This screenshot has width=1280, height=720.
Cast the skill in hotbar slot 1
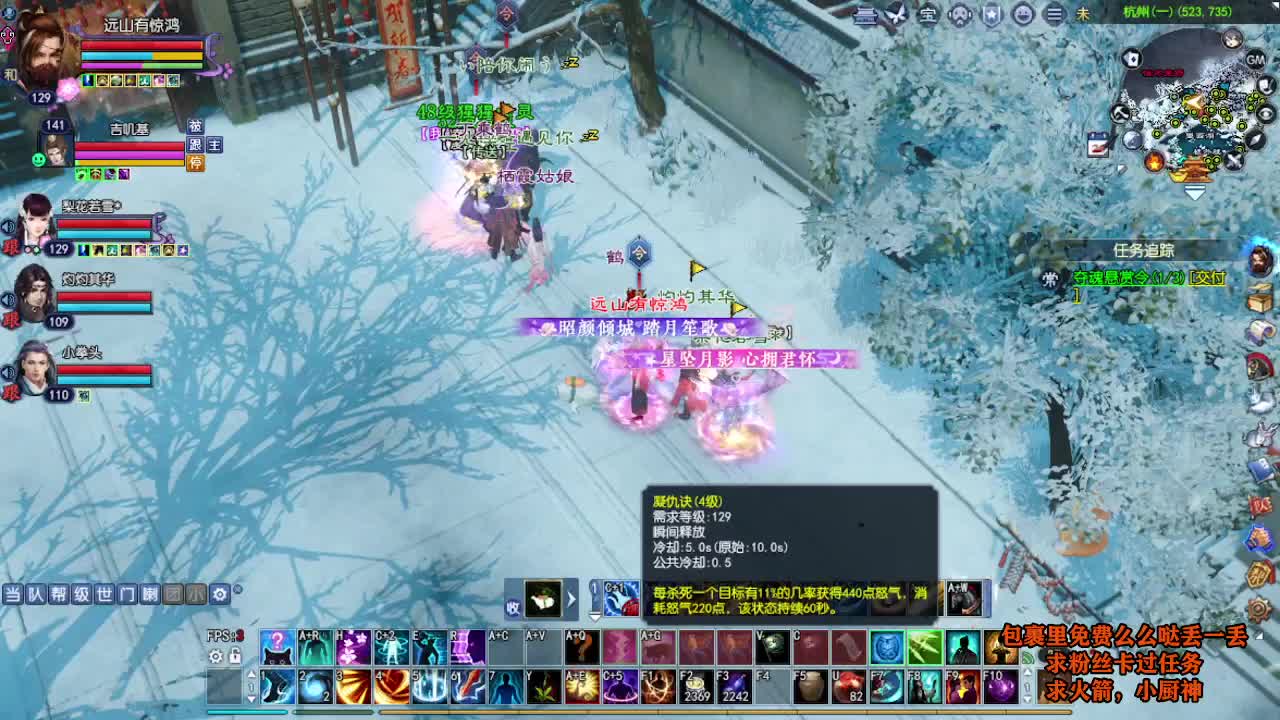[x=276, y=688]
